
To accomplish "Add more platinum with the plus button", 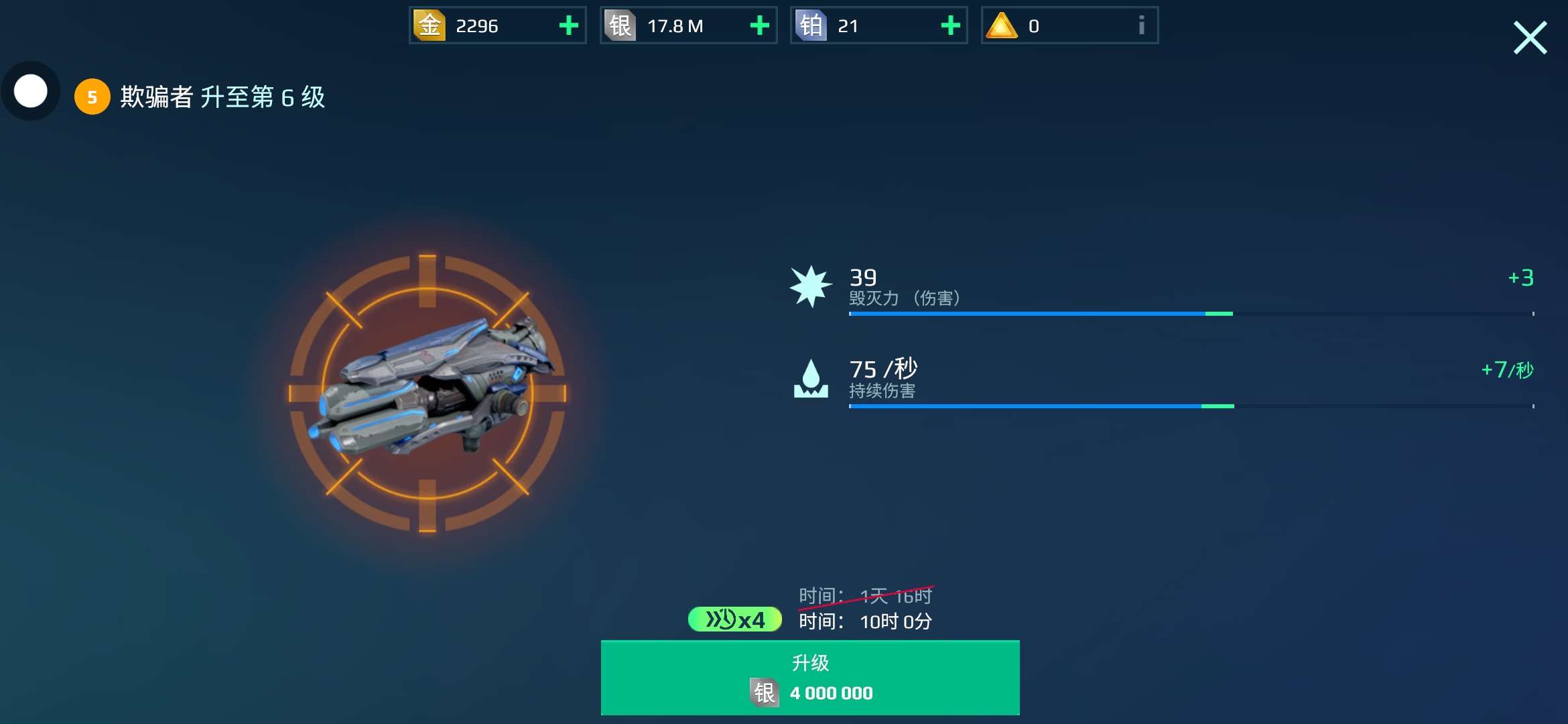I will click(950, 26).
